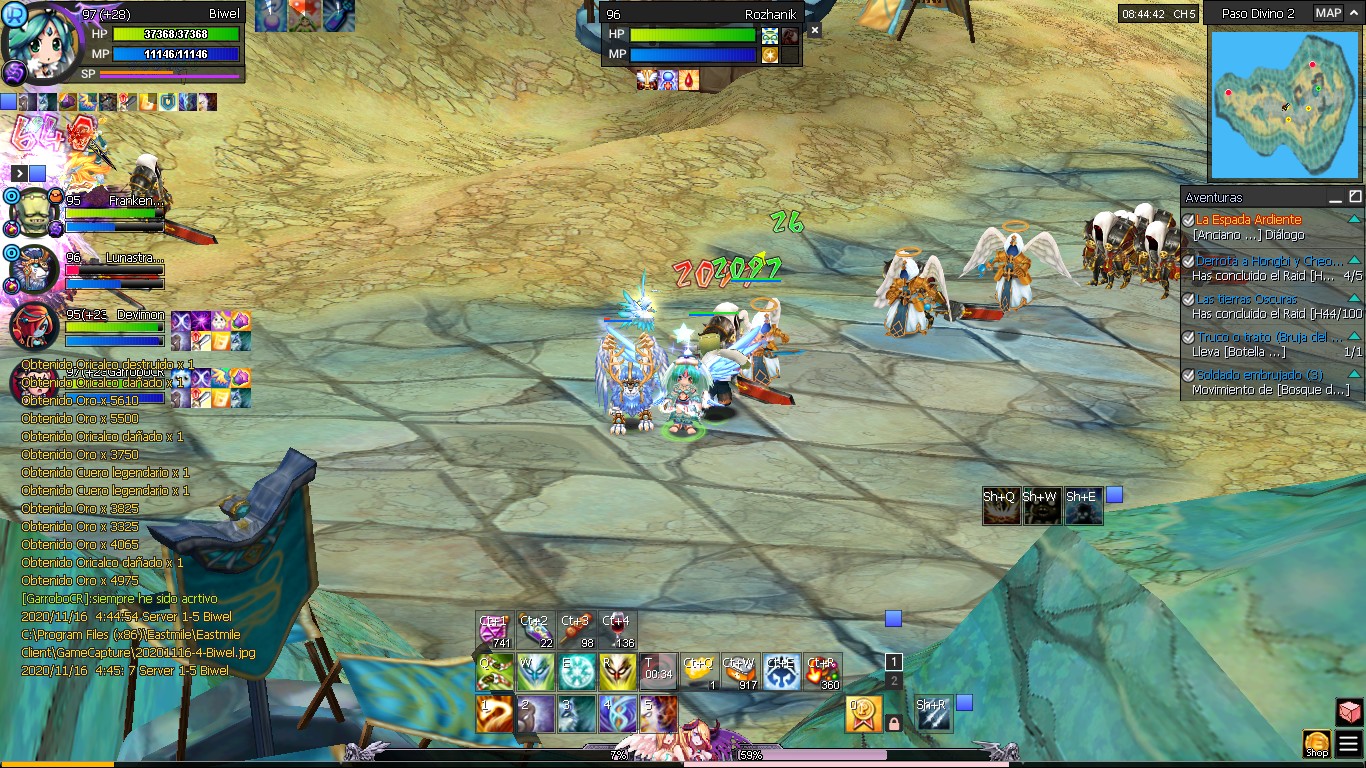The width and height of the screenshot is (1366, 768).
Task: Activate the candy cane skill on Q
Action: (x=494, y=672)
